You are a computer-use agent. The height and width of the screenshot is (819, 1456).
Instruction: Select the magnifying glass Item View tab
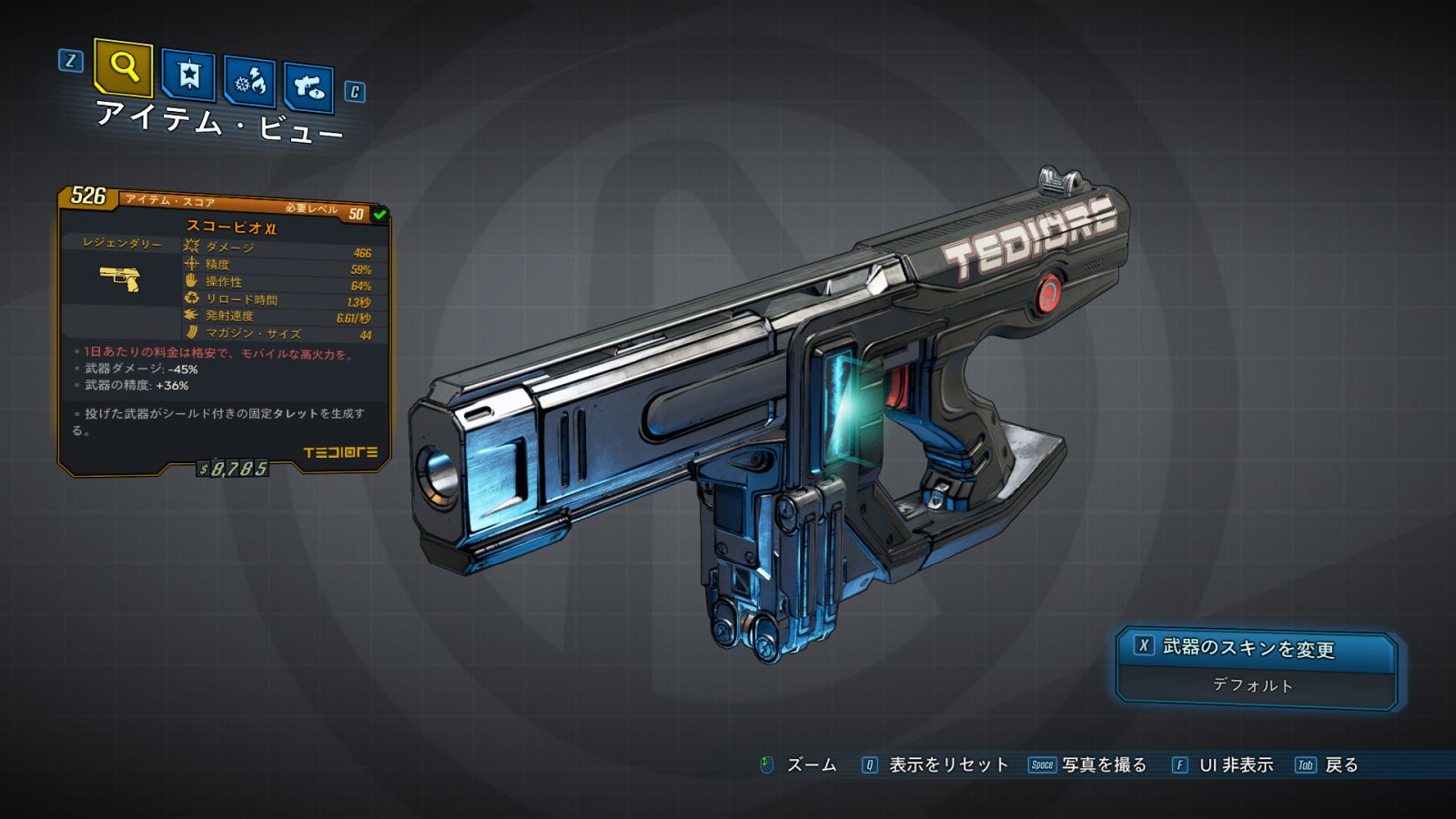coord(123,68)
